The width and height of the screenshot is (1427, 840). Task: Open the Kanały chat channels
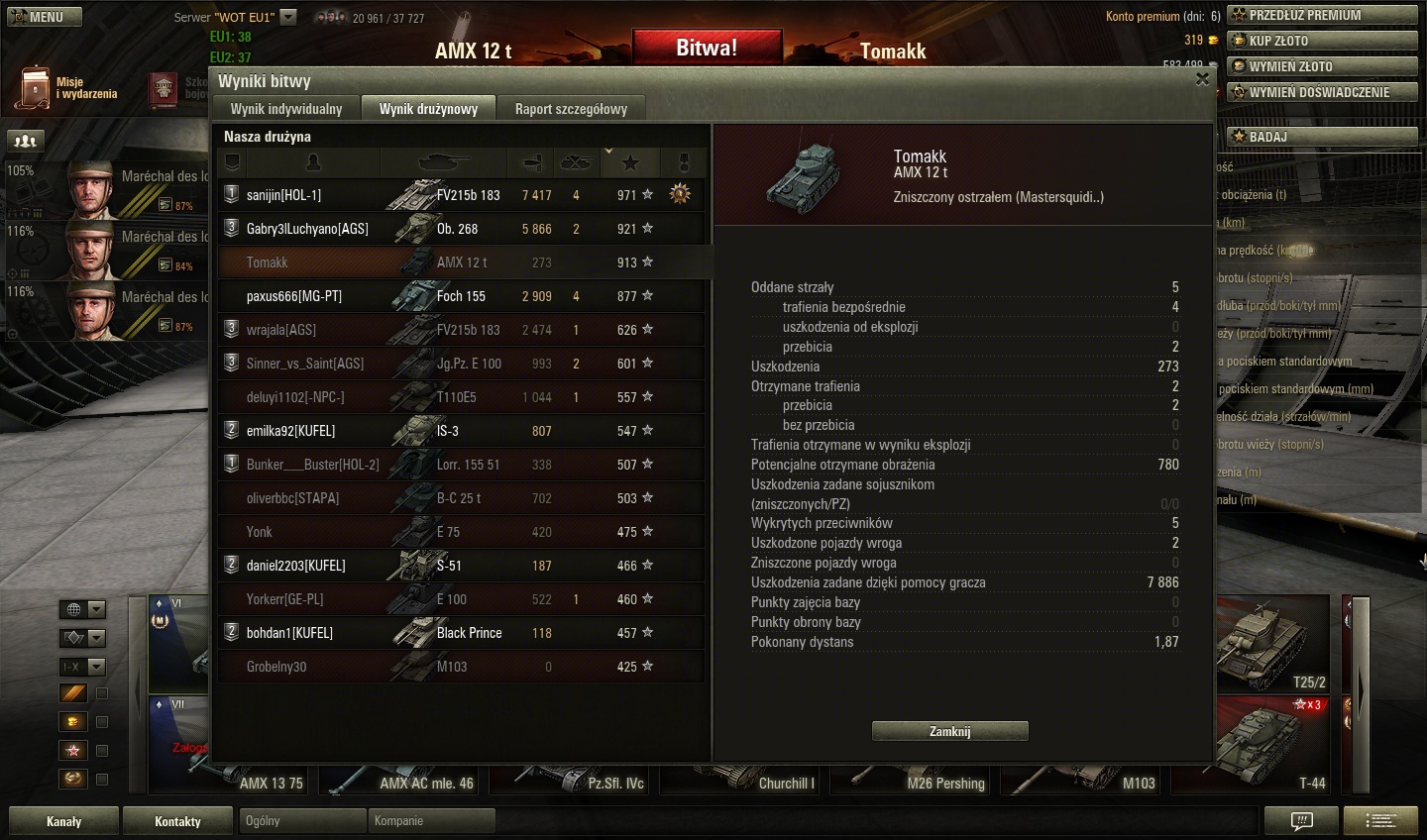coord(63,821)
